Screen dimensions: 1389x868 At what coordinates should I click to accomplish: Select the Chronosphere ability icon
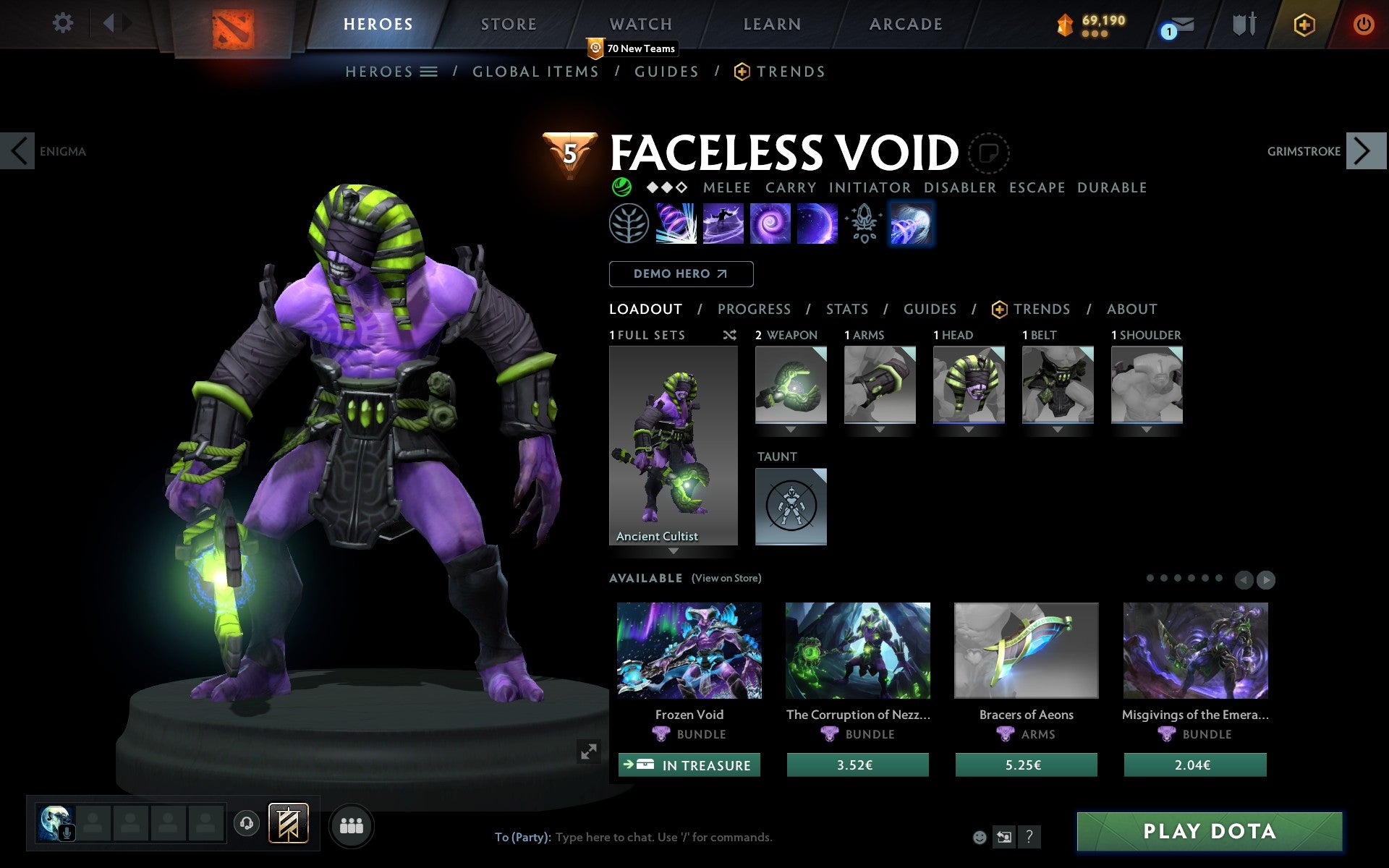(x=816, y=224)
